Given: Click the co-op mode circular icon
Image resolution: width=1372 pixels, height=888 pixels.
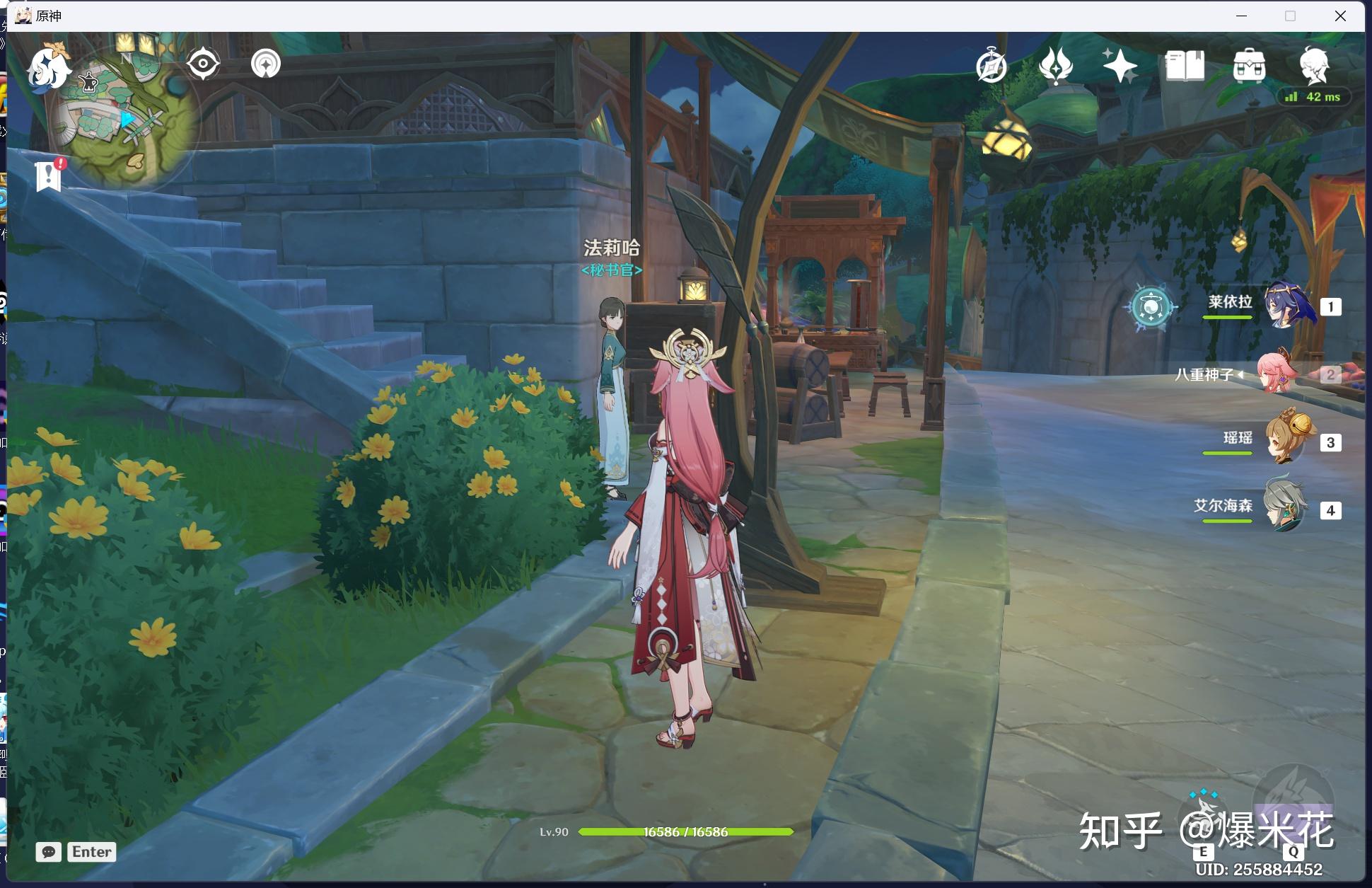Looking at the screenshot, I should (266, 64).
